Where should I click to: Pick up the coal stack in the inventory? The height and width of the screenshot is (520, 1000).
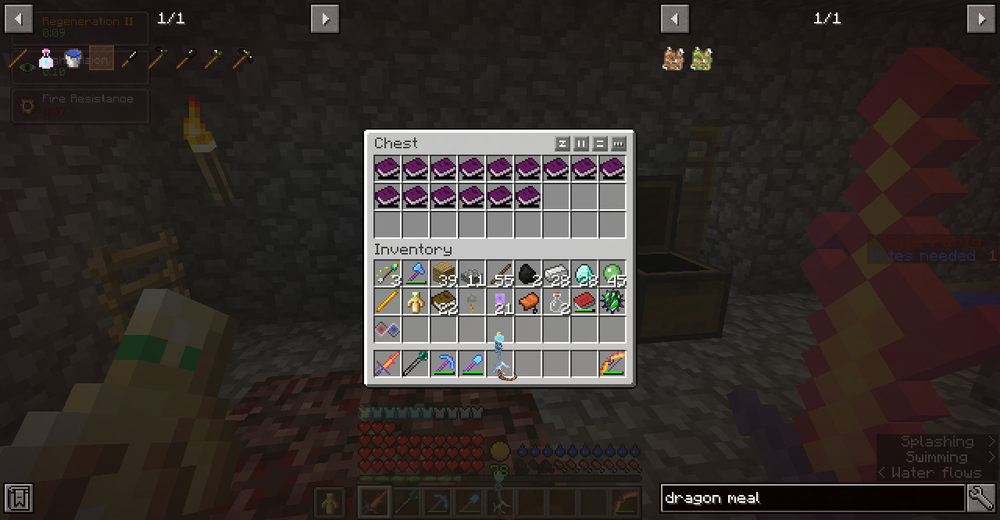pos(528,275)
